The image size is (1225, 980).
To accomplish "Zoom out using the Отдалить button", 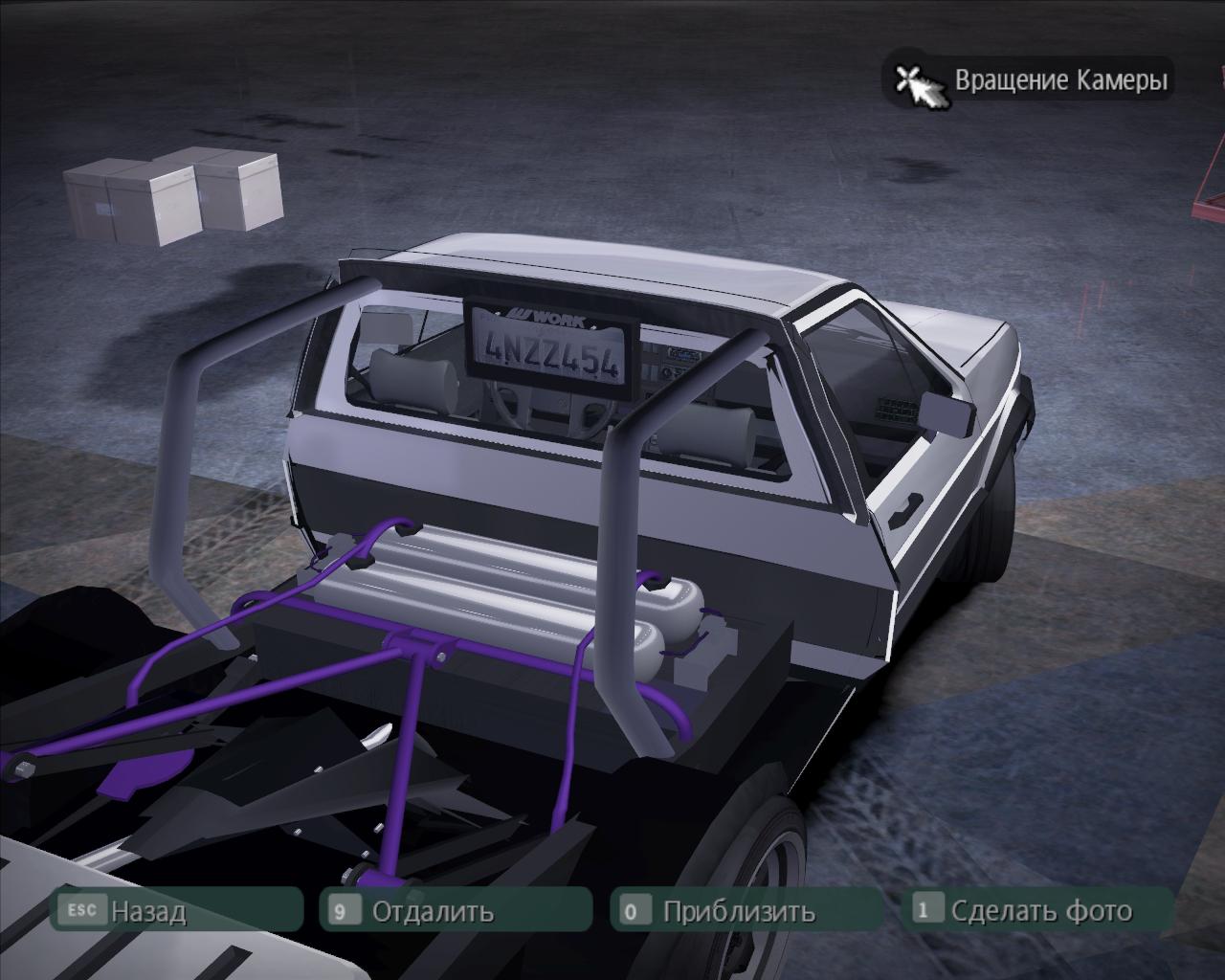I will point(433,910).
